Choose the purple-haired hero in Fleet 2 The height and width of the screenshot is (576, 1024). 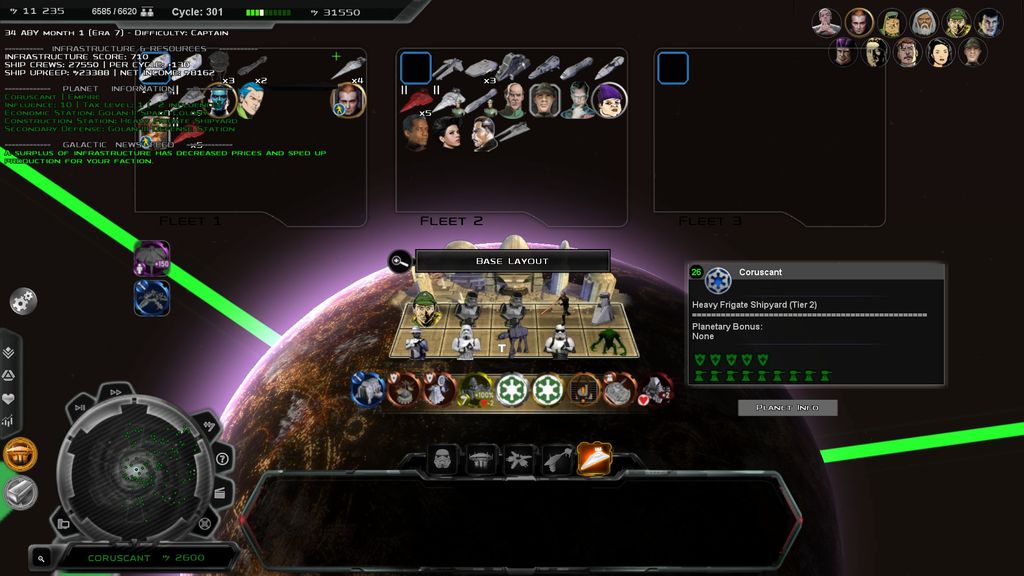(x=609, y=99)
